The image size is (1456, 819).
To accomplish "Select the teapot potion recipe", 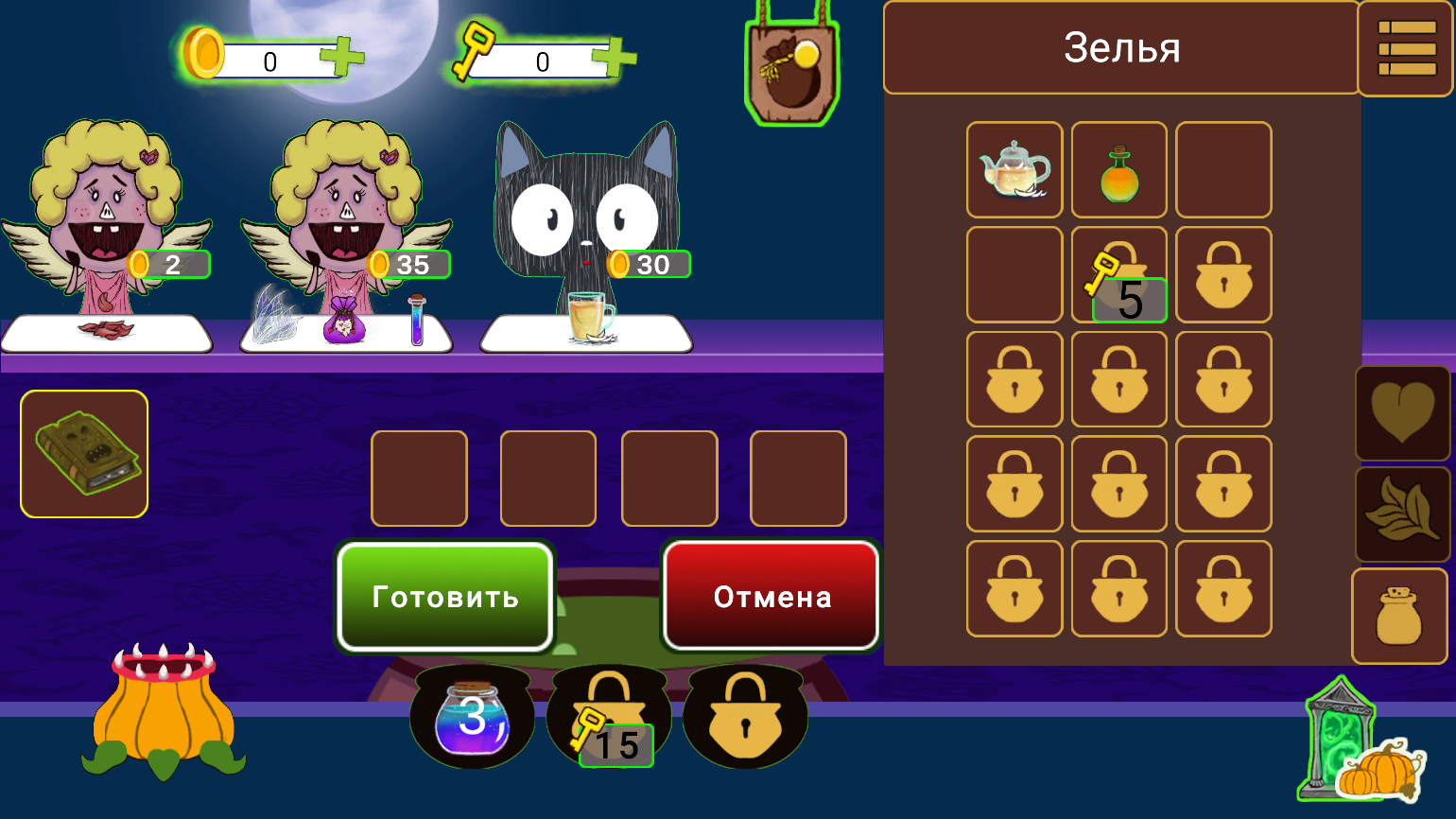I will [x=1014, y=169].
